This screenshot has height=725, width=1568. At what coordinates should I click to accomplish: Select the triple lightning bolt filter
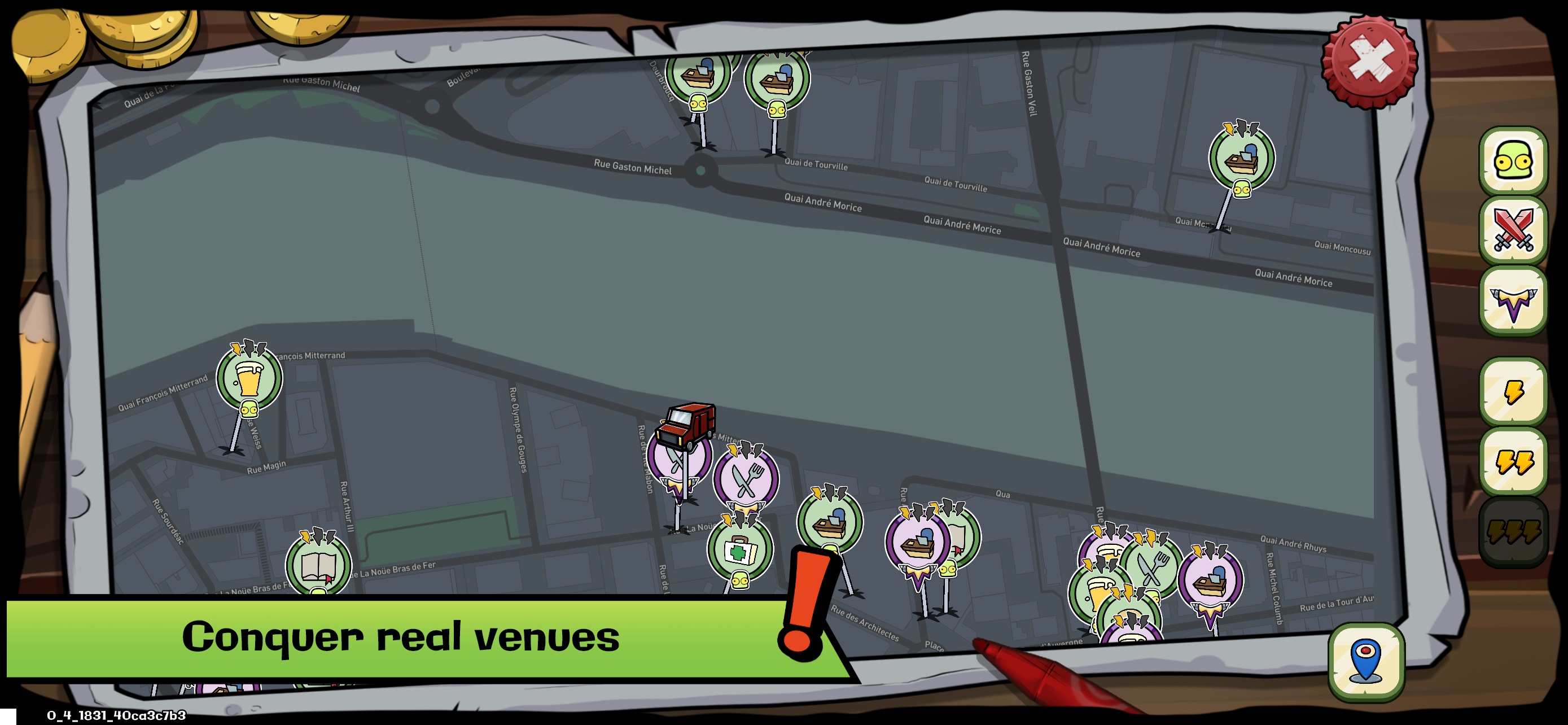[1513, 530]
